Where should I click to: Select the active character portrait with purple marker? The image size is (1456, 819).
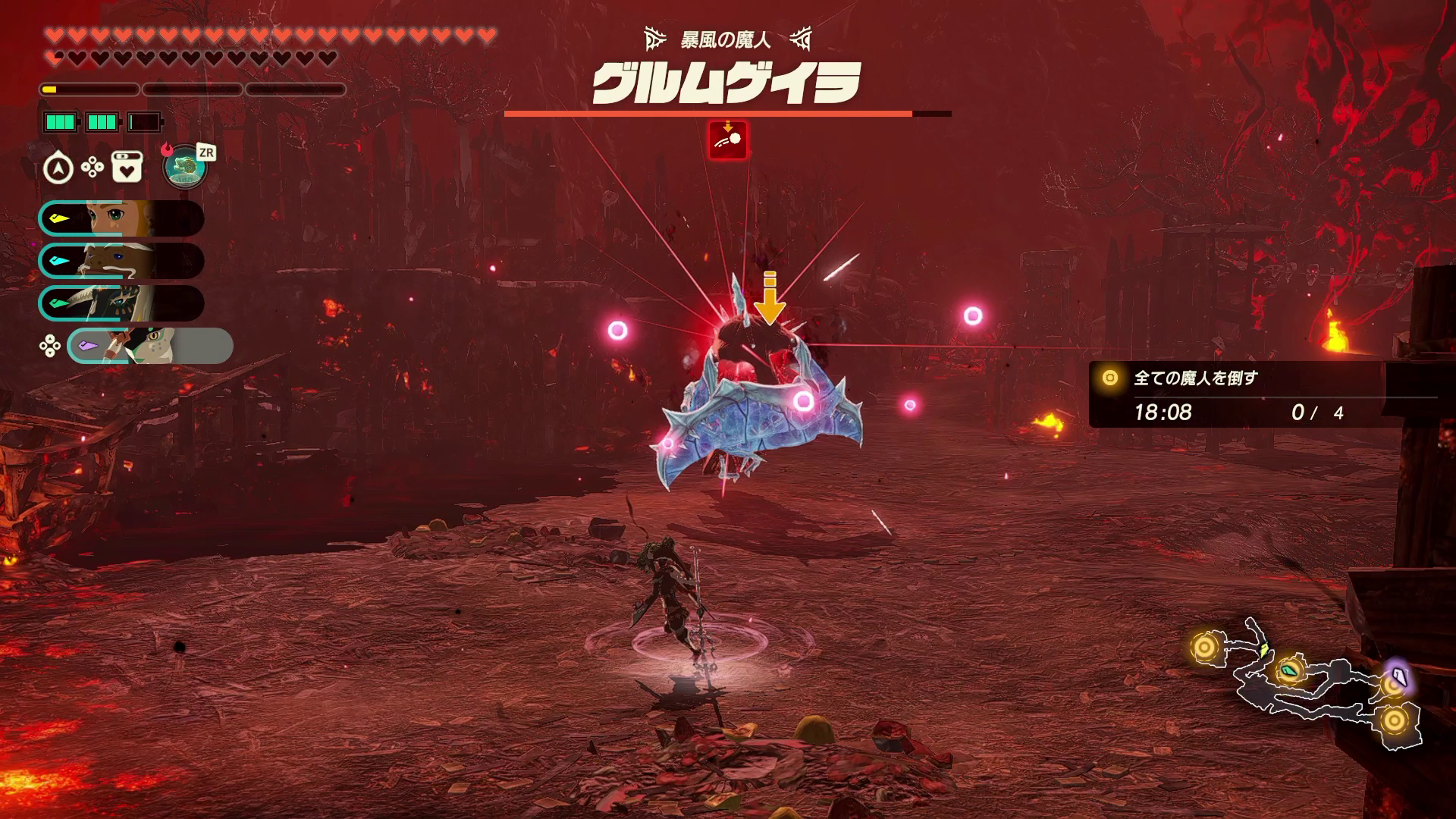[x=150, y=347]
